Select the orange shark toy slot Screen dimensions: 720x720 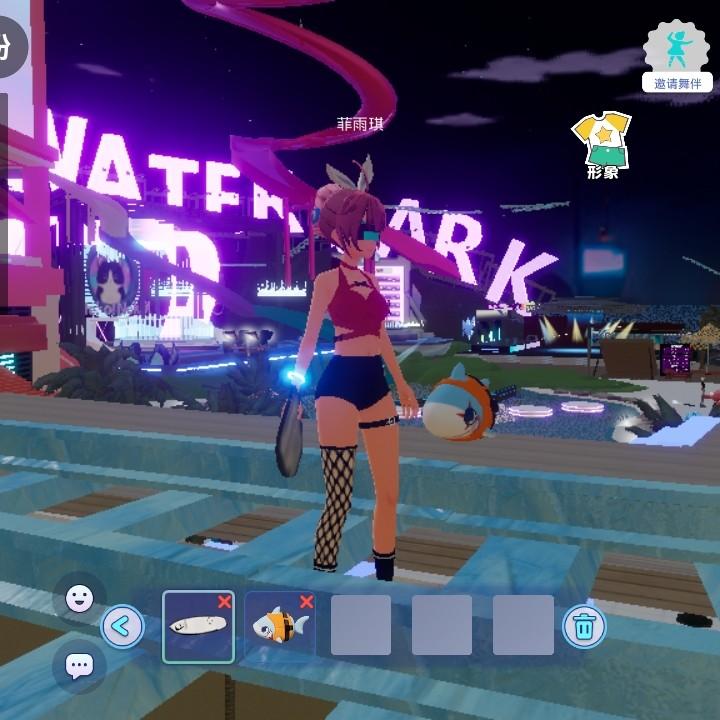tap(278, 627)
